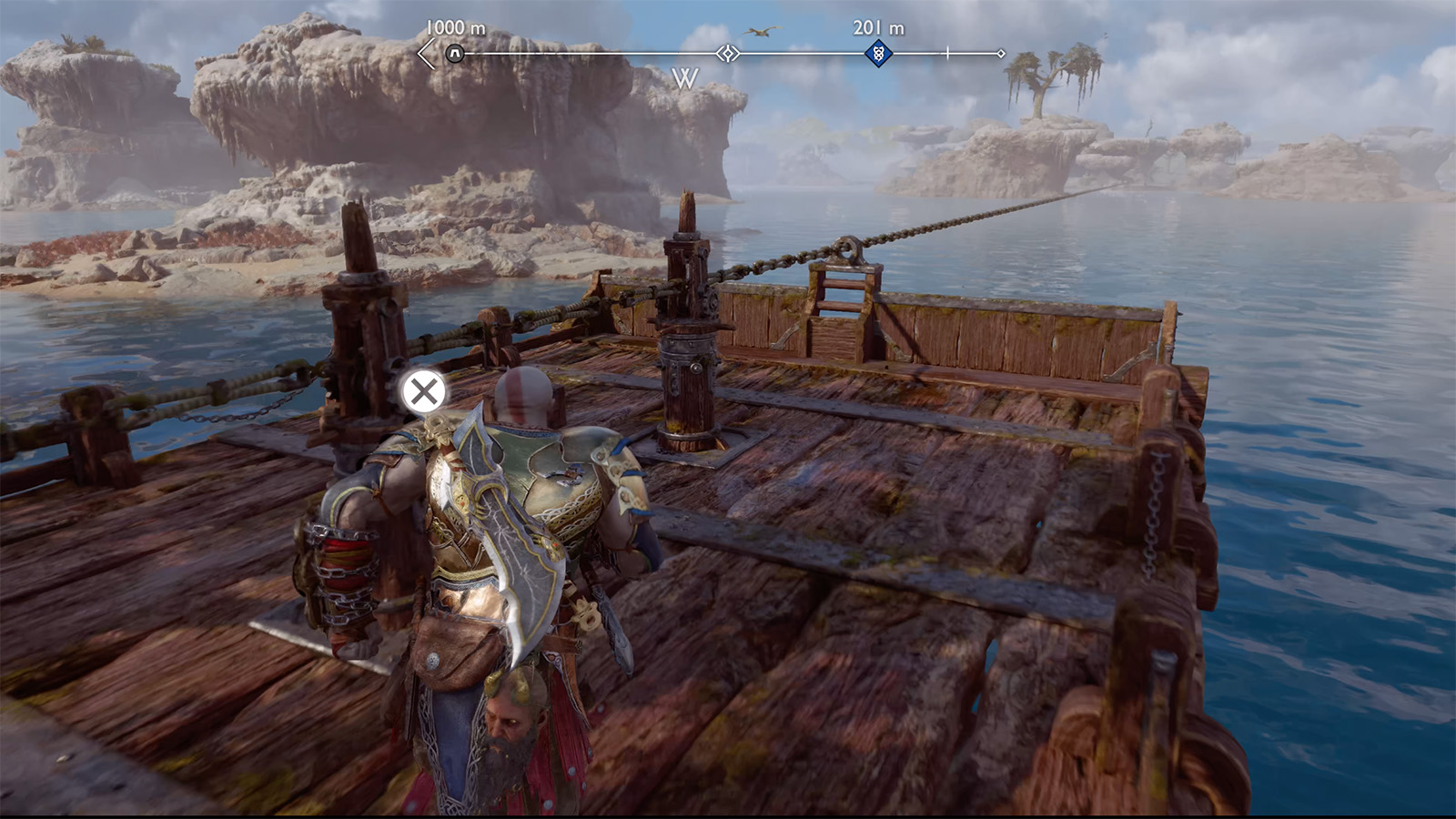Viewport: 1456px width, 819px height.
Task: Click the W cardinal direction marker
Action: coord(685,79)
